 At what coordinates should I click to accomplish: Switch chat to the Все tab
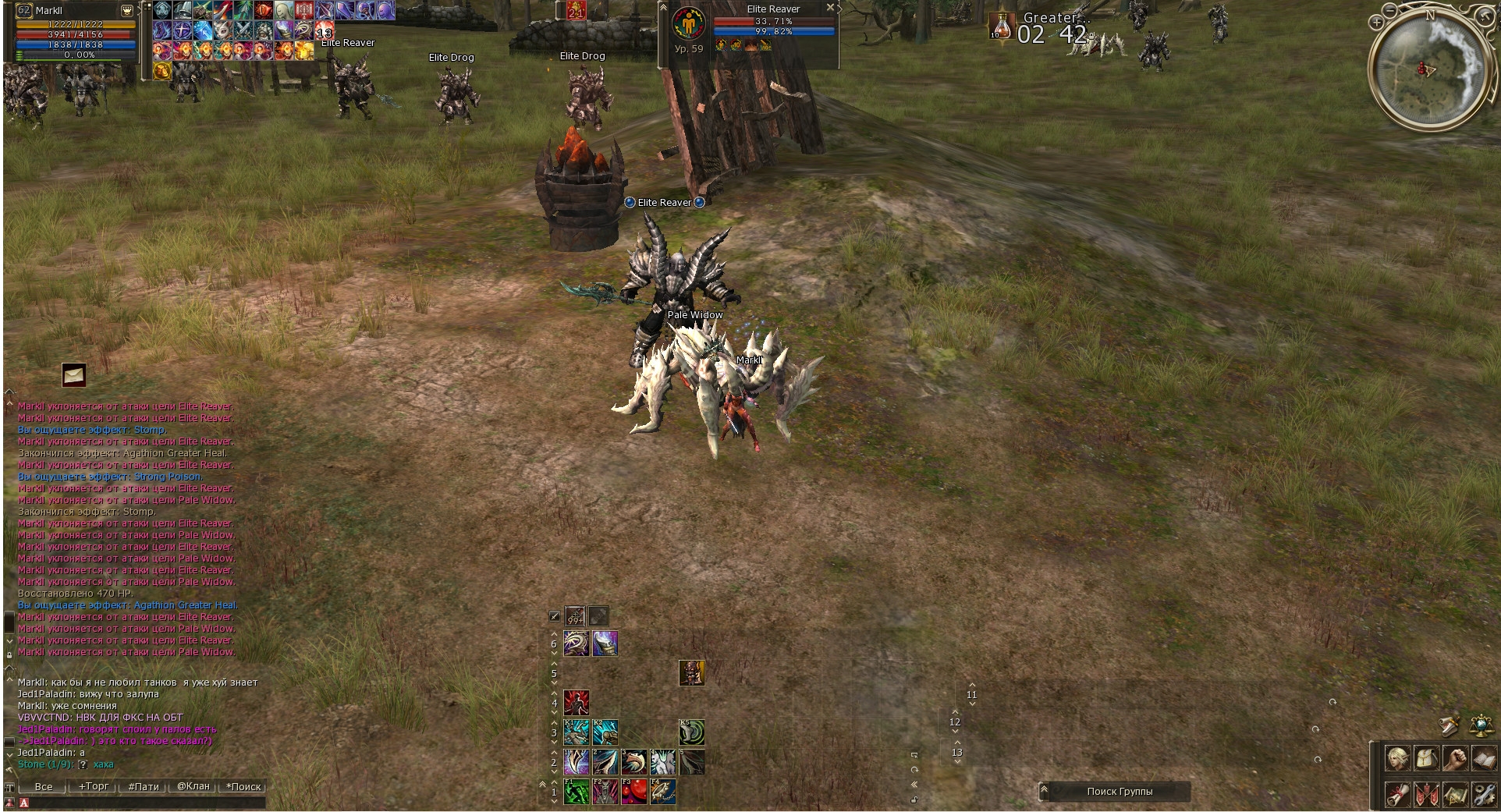[44, 786]
